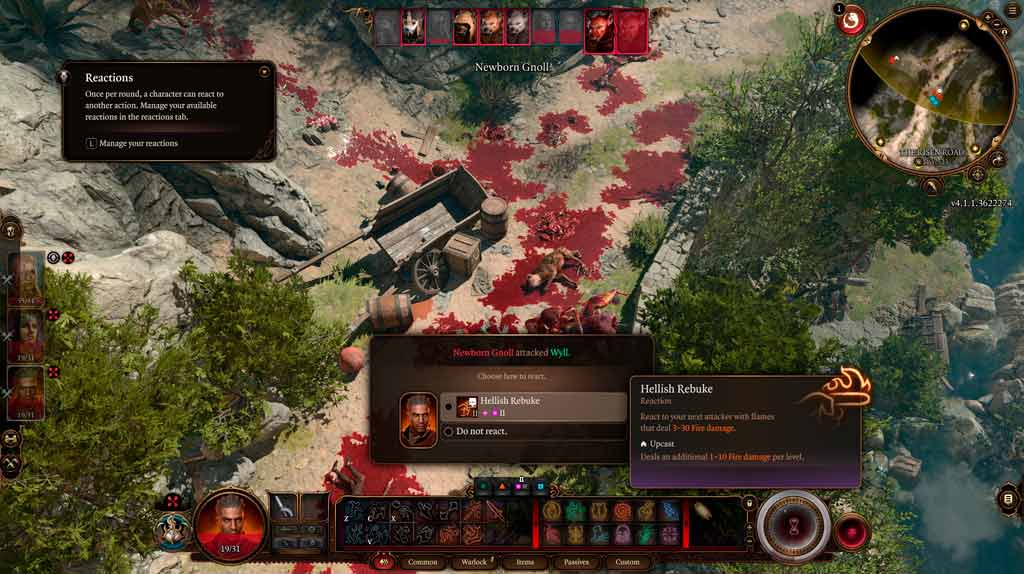Open the Items hotbar tab
This screenshot has width=1024, height=574.
(x=525, y=562)
